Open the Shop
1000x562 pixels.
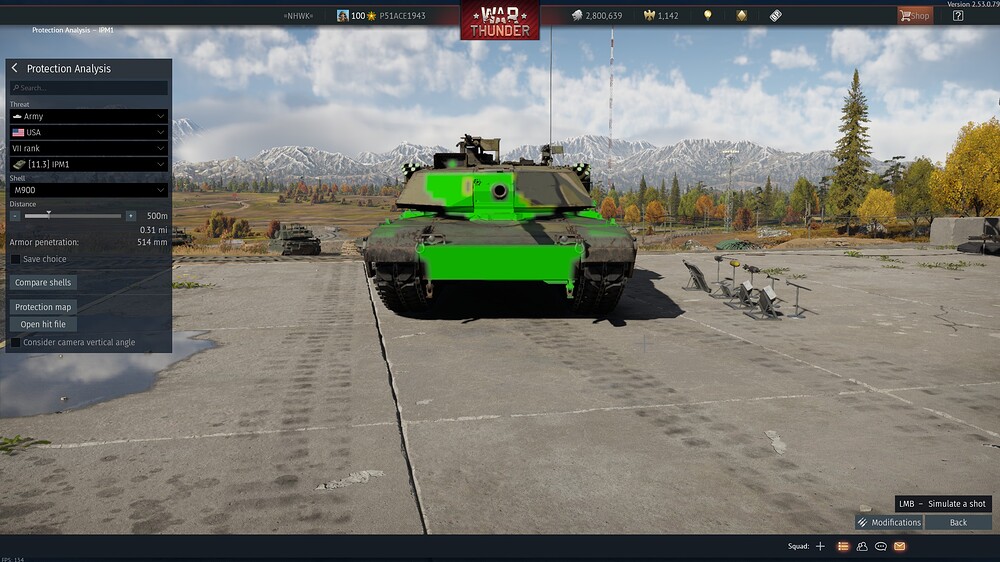click(914, 15)
